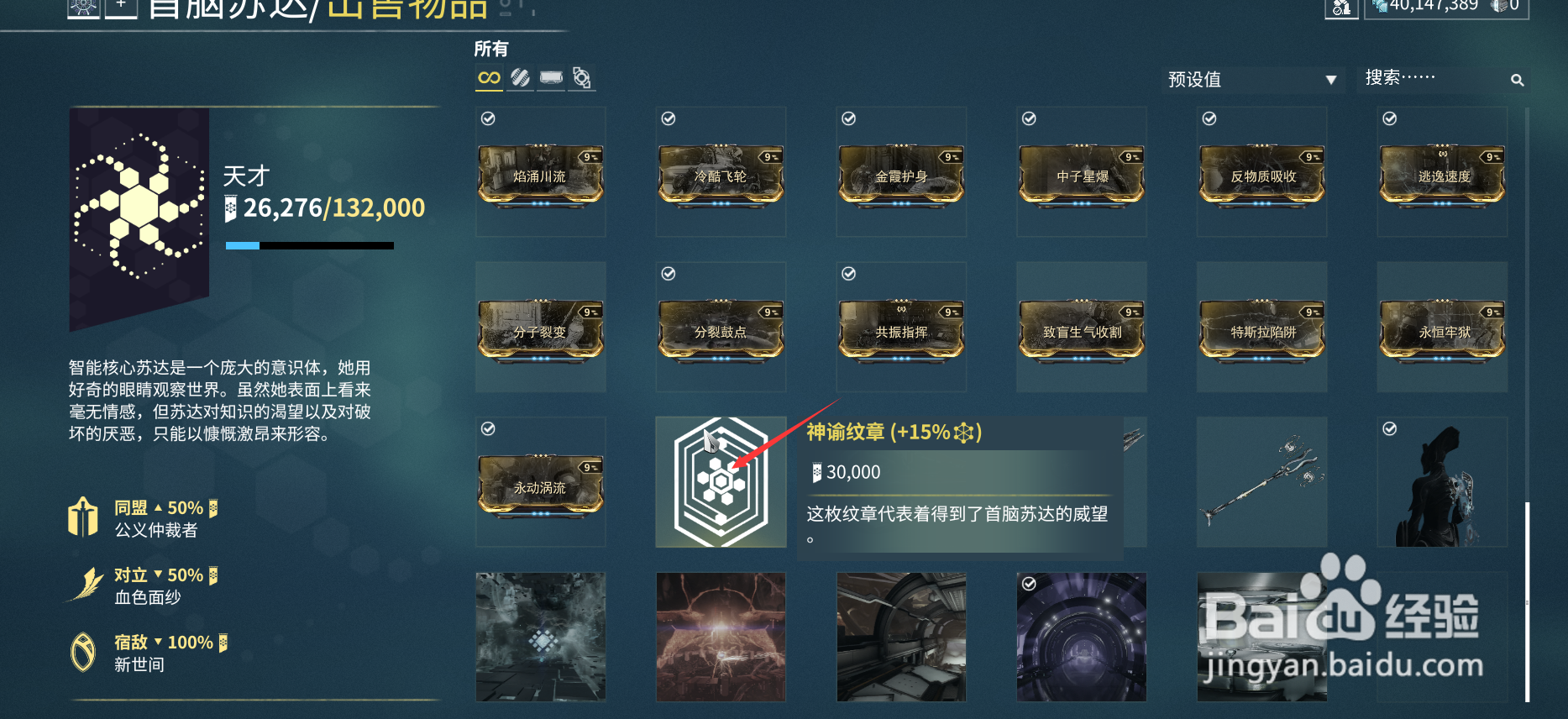Click the plus icon next to the syndicate emblem

click(123, 8)
